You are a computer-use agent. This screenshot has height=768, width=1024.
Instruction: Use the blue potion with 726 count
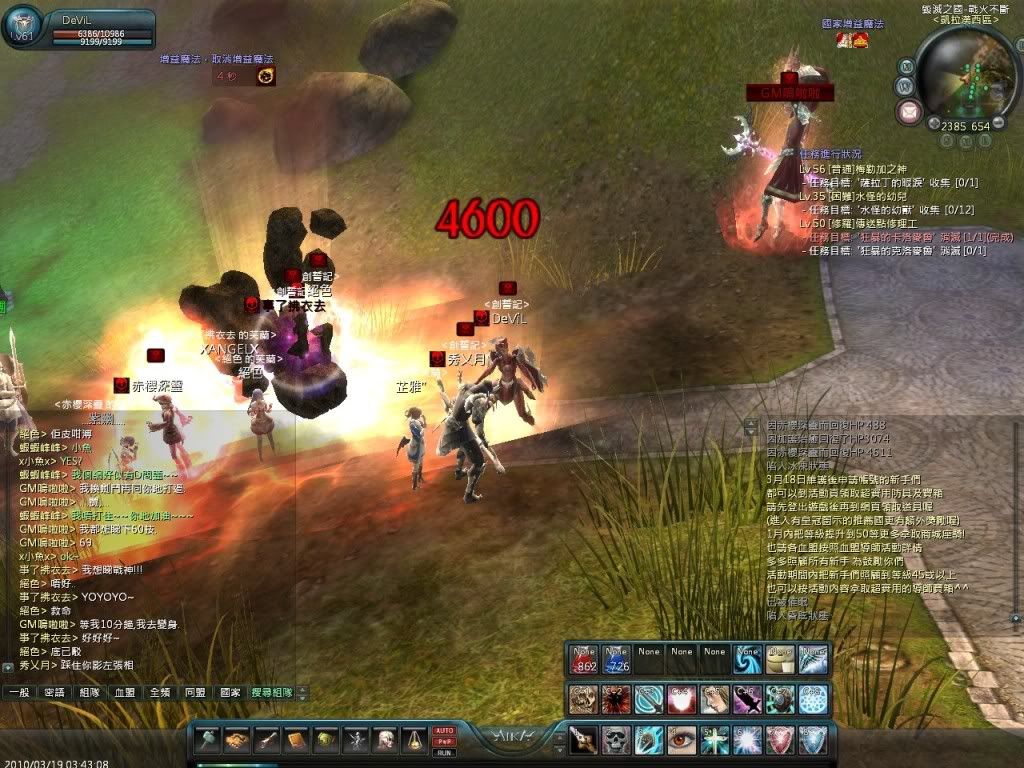[x=616, y=657]
